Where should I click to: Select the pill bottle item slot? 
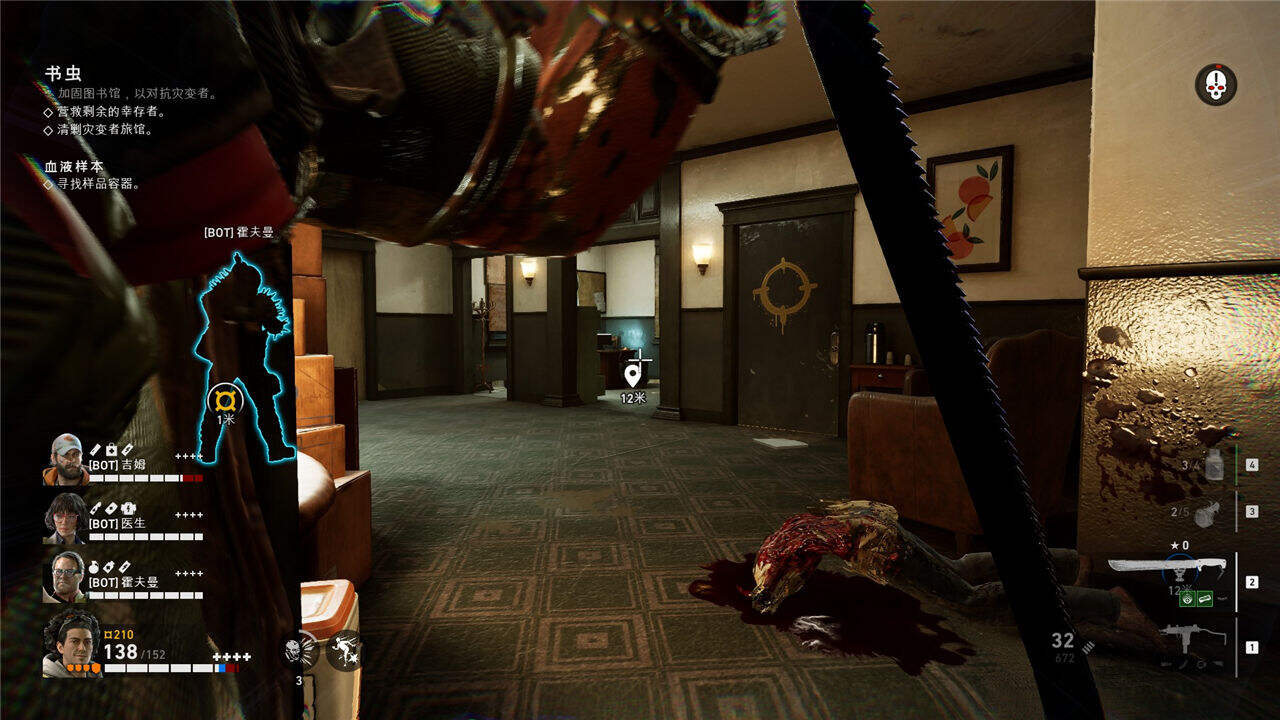[x=1214, y=463]
